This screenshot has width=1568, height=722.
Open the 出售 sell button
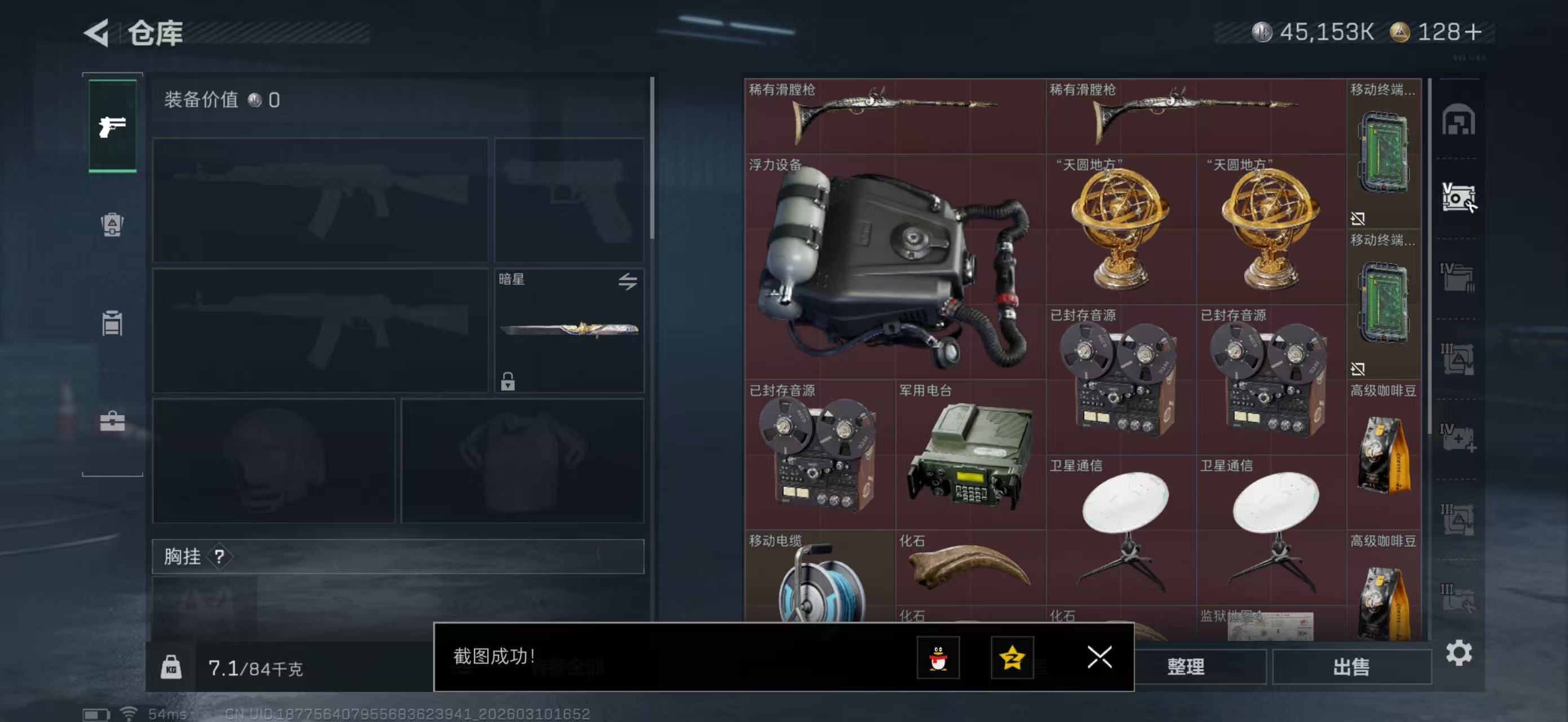[1351, 667]
